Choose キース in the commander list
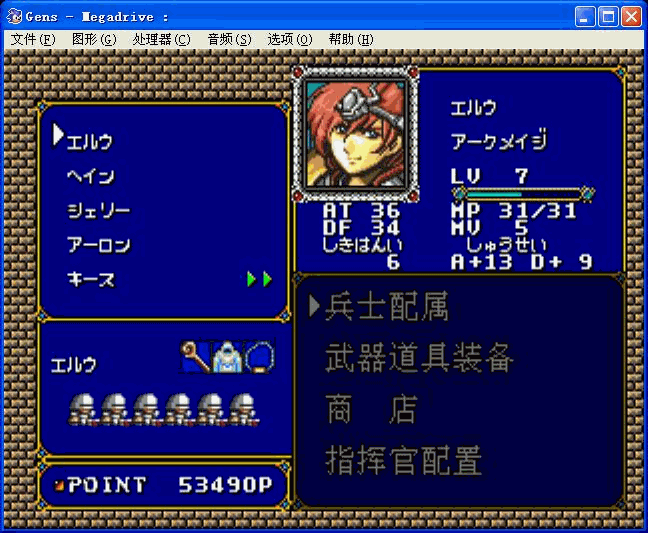 (91, 279)
